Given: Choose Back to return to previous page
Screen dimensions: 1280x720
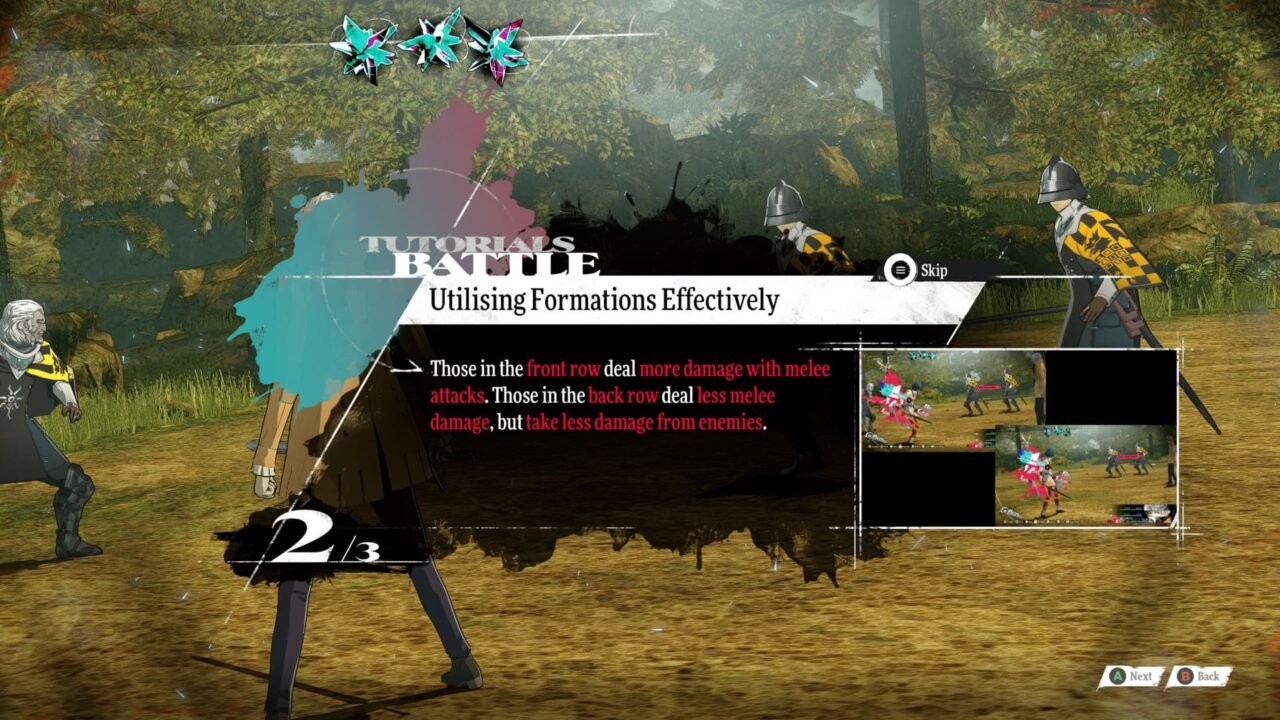Looking at the screenshot, I should 1209,676.
